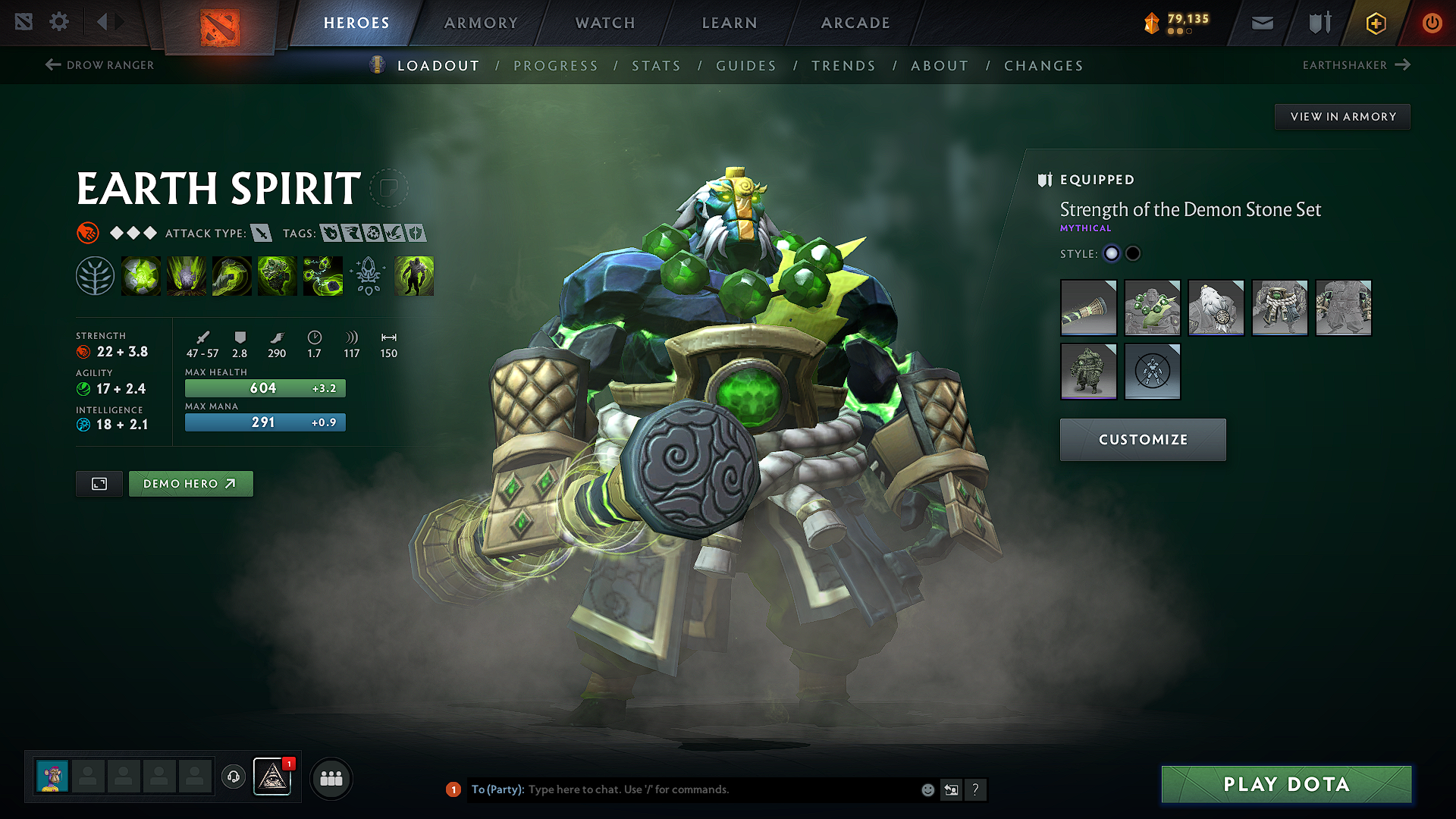Click the equipped weapon item thumbnail
The image size is (1456, 819).
pos(1088,307)
